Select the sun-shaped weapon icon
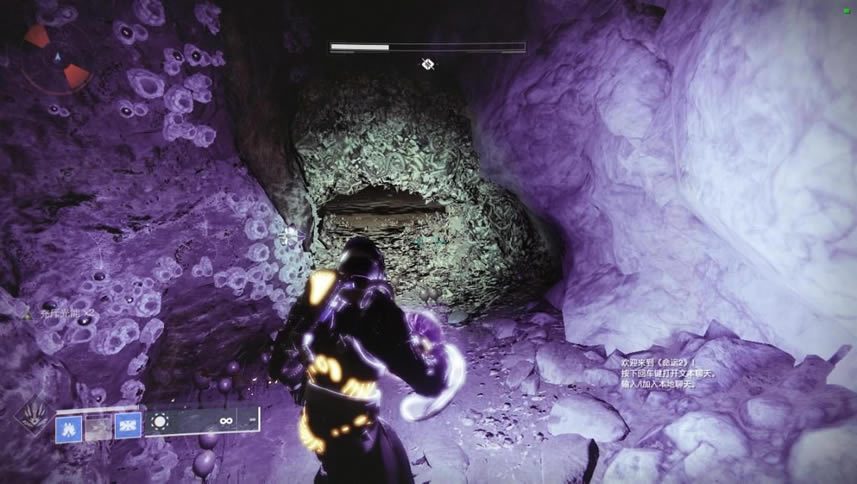 159,421
